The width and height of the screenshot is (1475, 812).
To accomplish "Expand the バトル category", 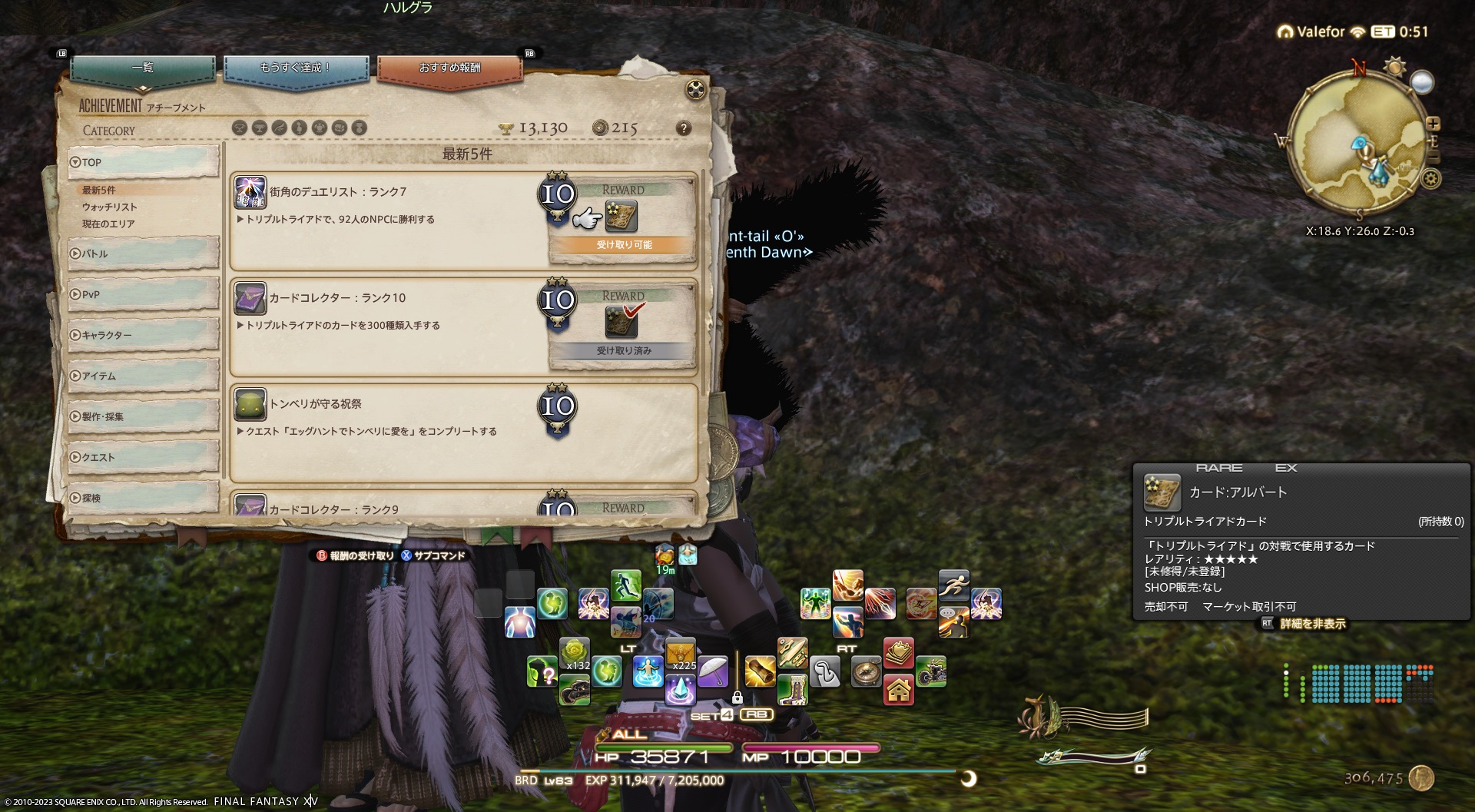I will 143,254.
